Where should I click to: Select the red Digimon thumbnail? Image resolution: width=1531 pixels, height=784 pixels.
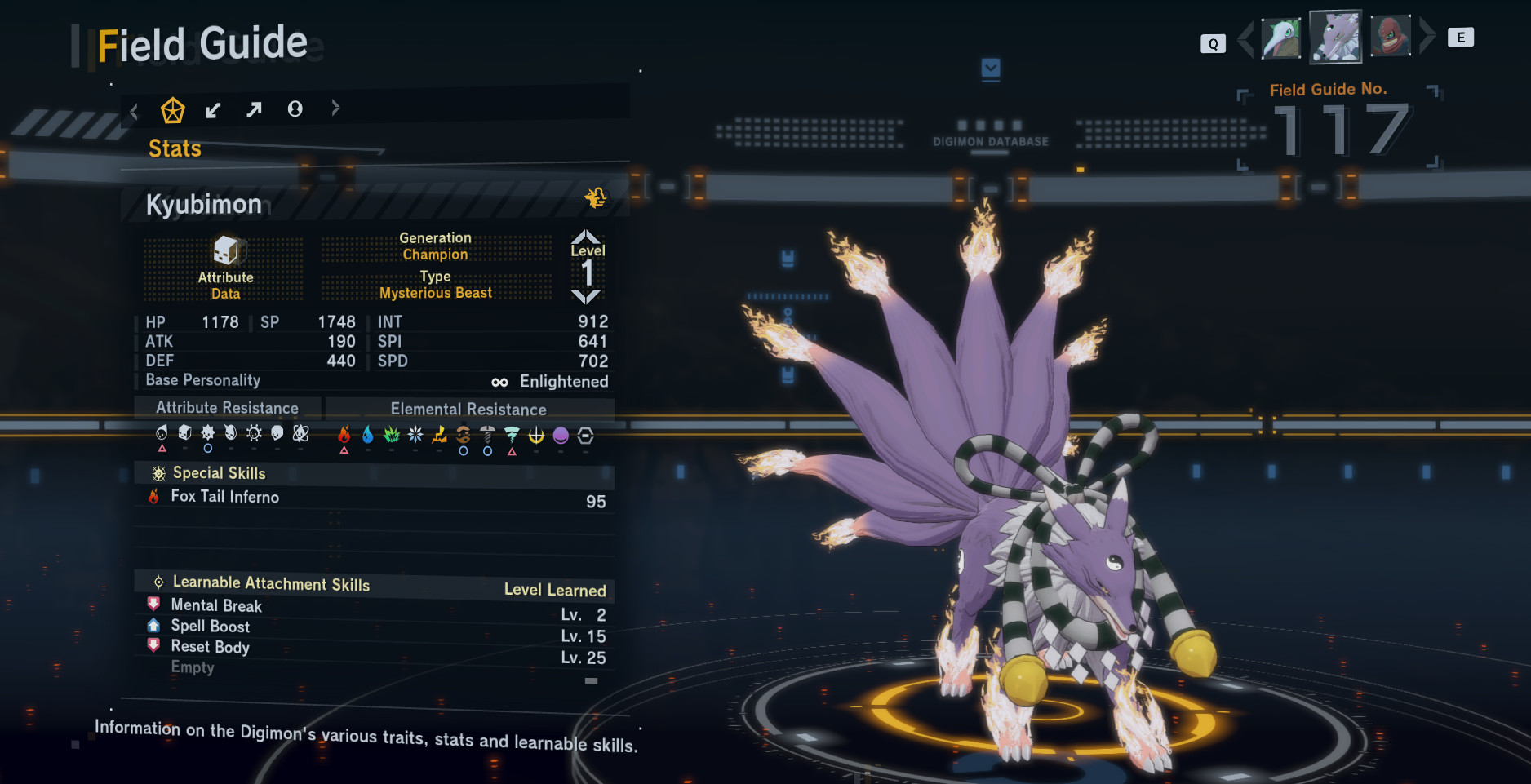point(1391,37)
